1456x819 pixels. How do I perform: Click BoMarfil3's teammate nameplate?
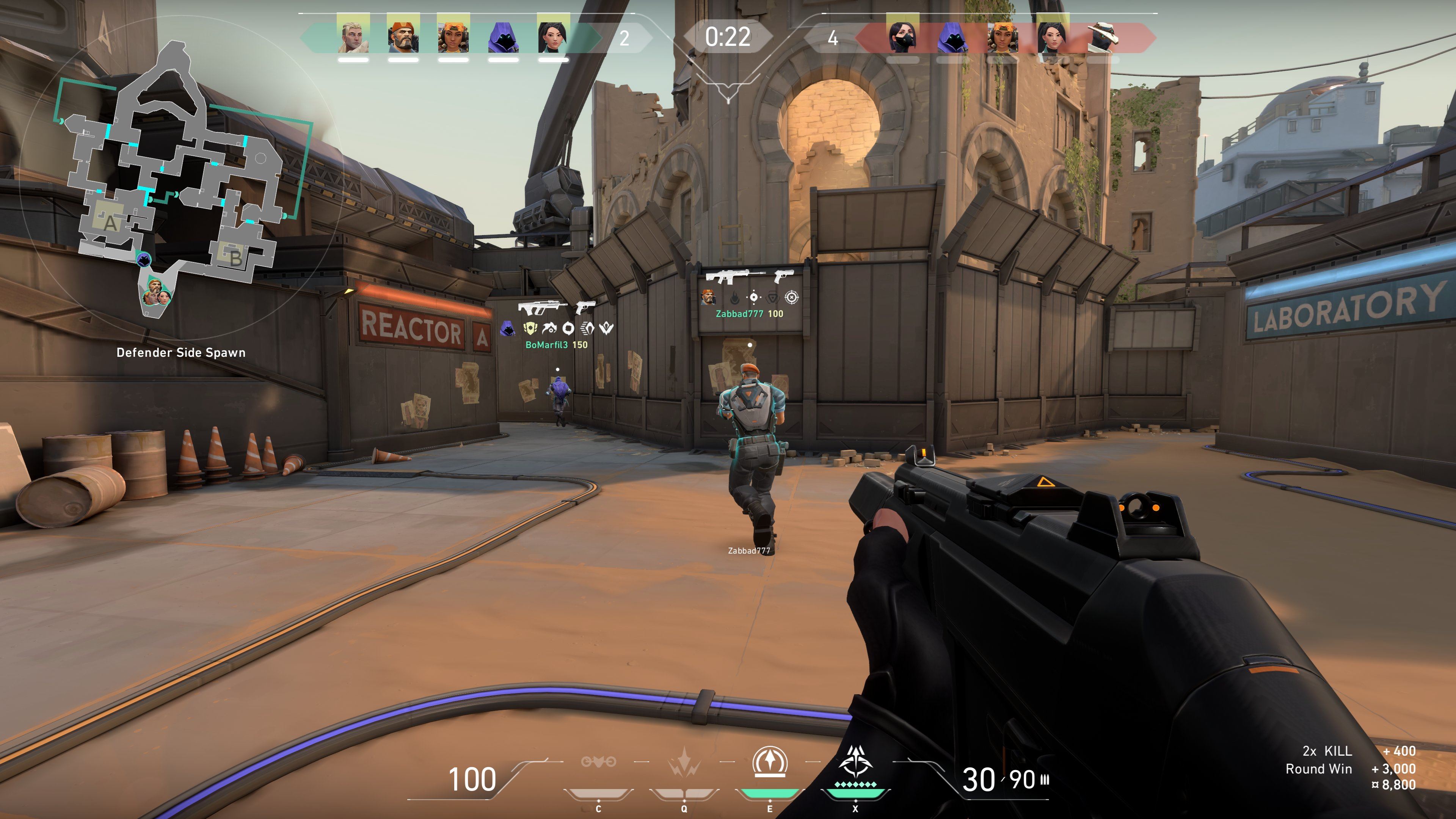[557, 345]
